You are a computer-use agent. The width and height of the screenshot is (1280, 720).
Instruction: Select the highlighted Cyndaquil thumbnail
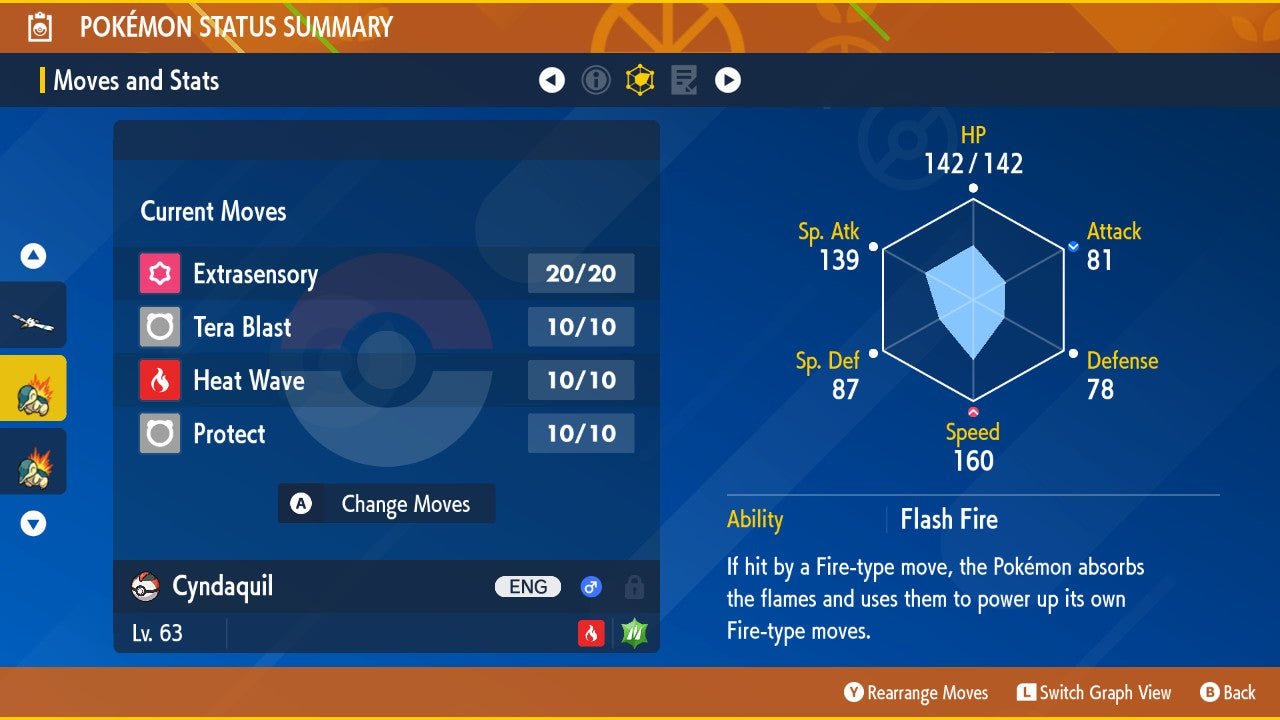(x=33, y=388)
